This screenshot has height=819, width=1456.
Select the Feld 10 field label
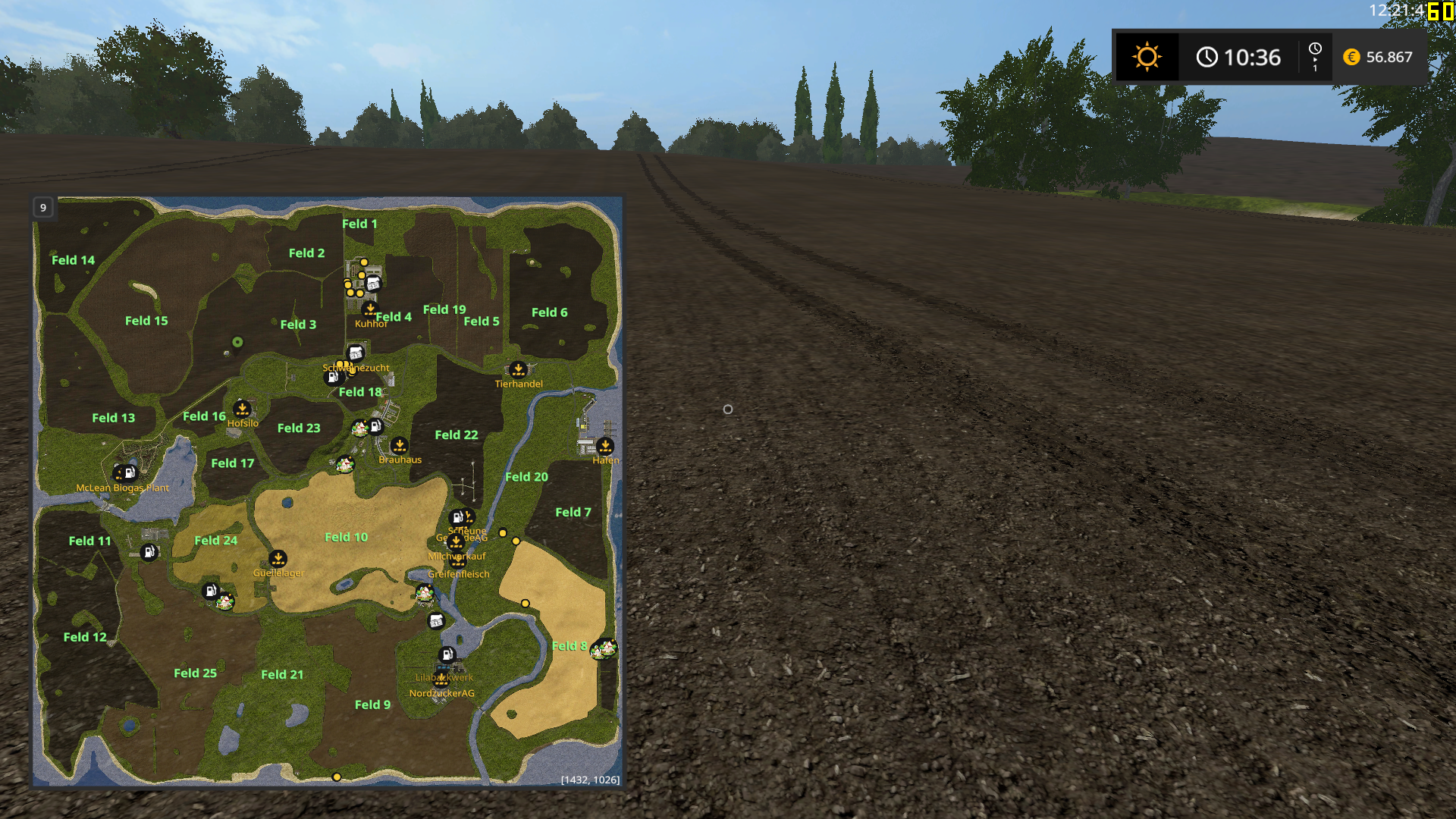346,537
